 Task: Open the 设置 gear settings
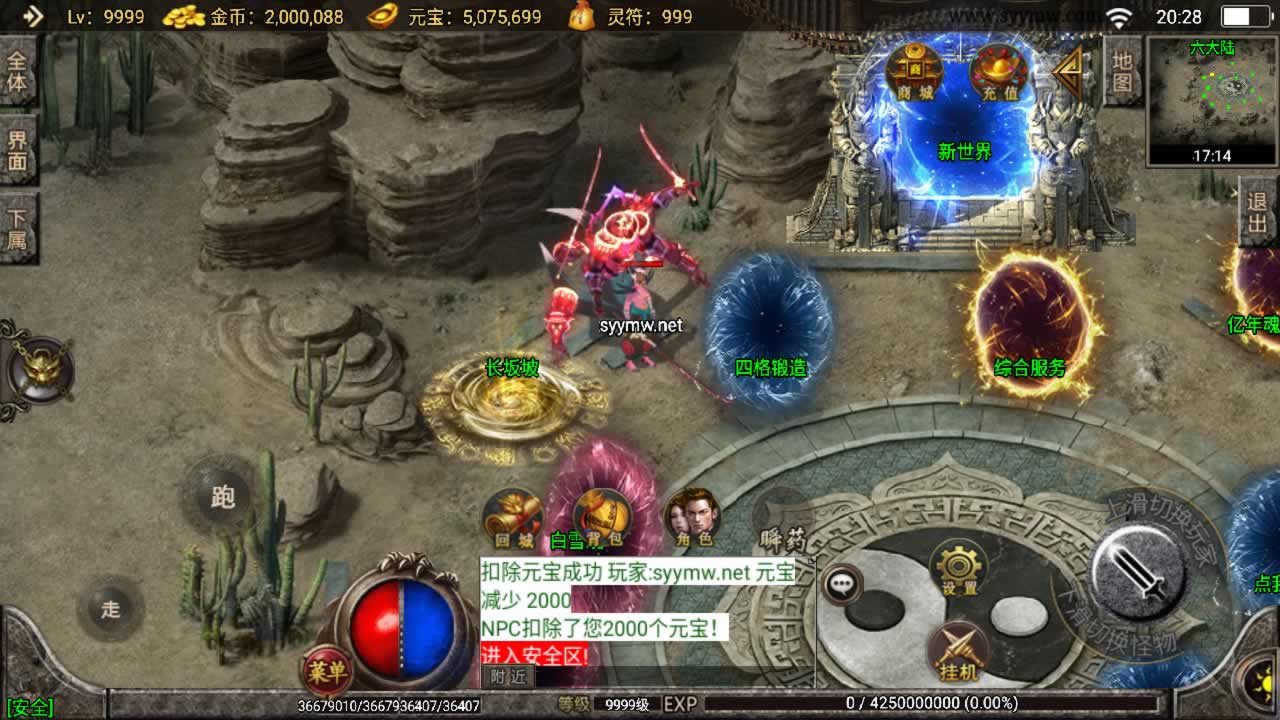click(958, 568)
